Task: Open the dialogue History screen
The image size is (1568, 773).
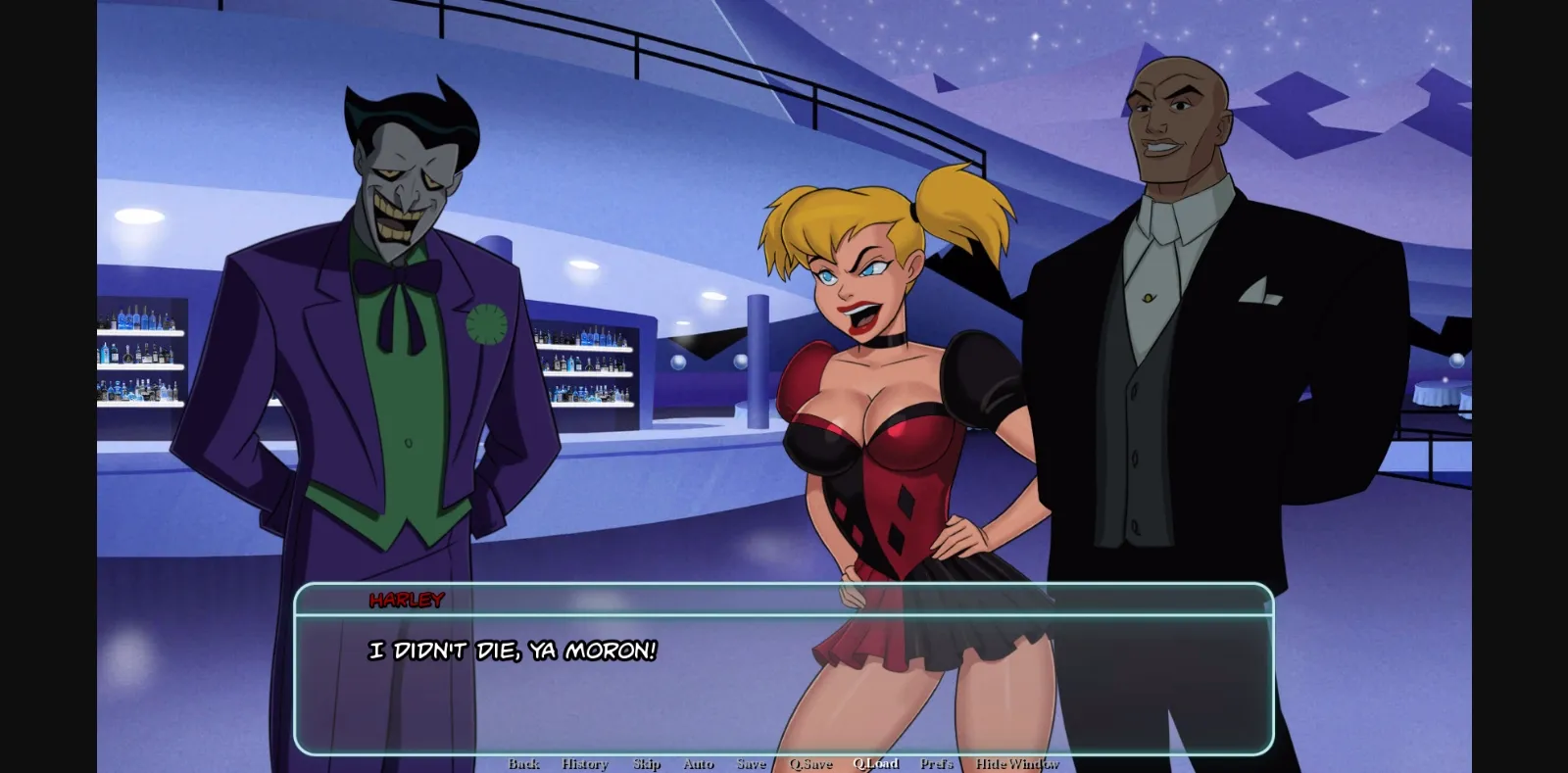Action: click(584, 763)
